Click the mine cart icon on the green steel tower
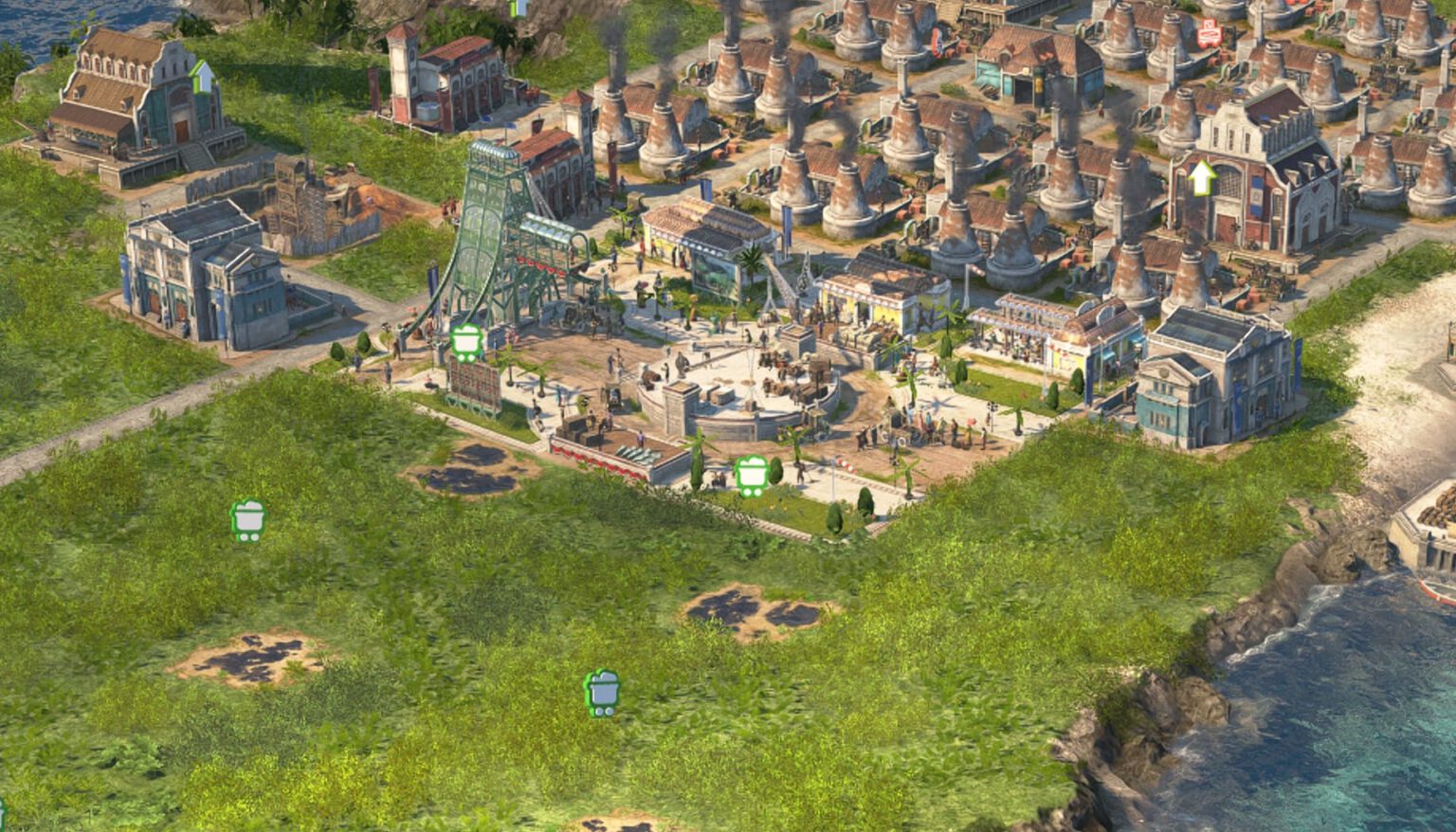The image size is (1456, 832). tap(466, 342)
